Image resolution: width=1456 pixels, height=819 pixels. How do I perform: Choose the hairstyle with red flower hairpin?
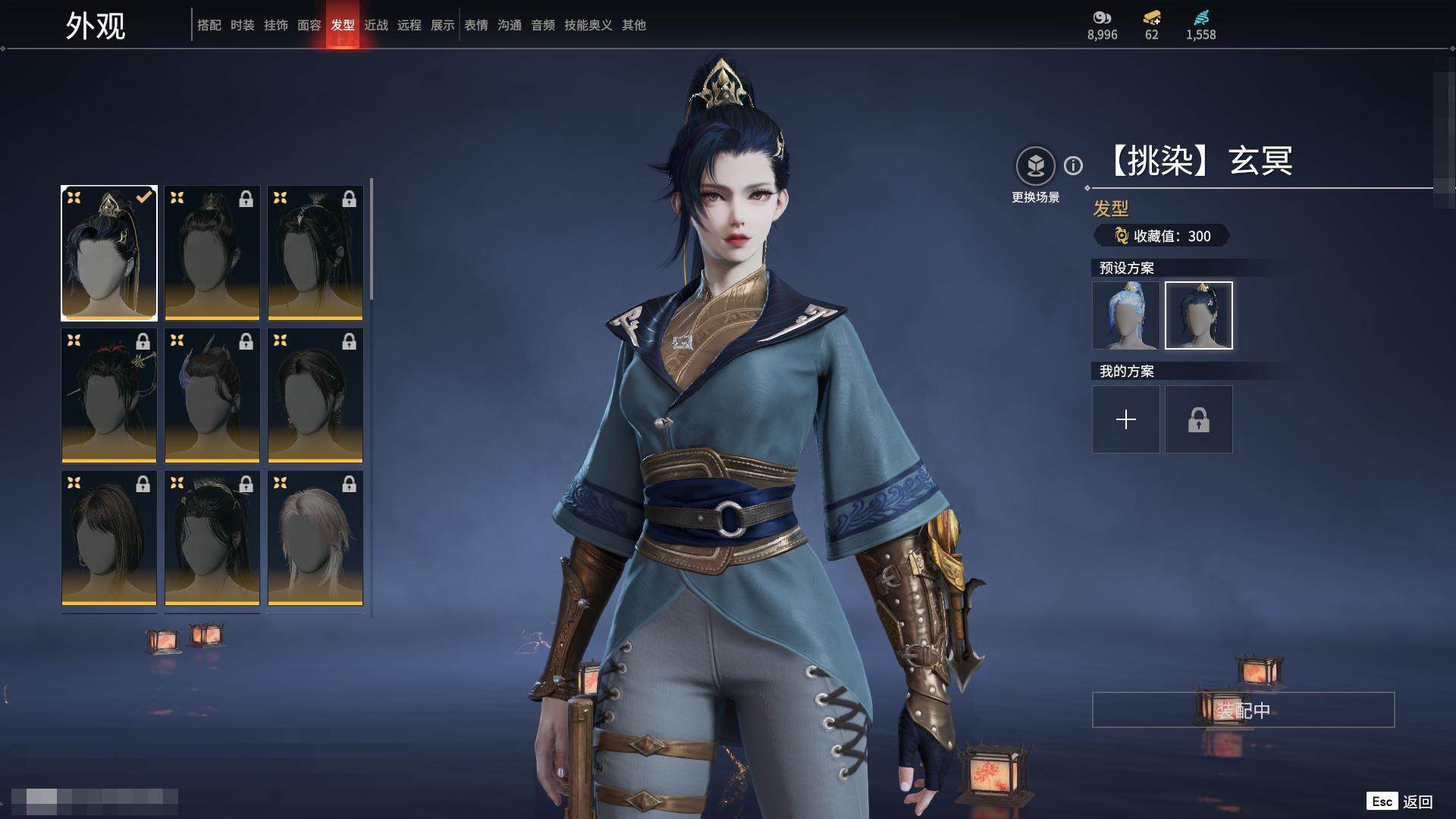[x=109, y=395]
